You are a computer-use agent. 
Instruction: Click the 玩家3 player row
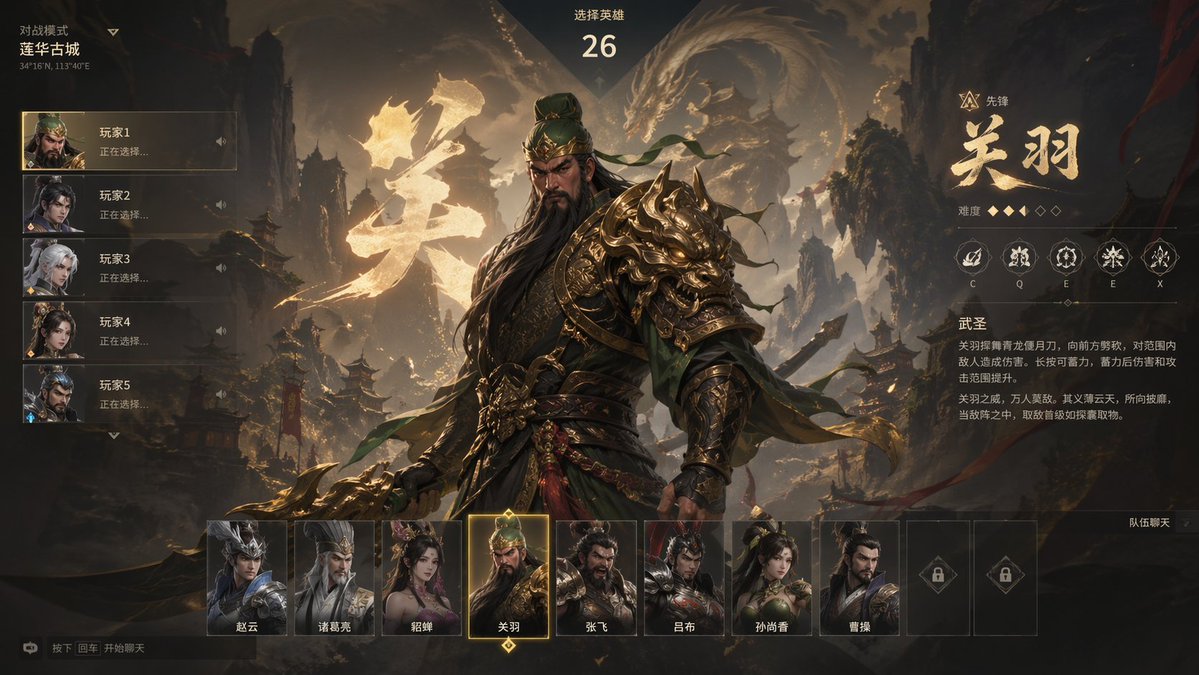point(129,268)
